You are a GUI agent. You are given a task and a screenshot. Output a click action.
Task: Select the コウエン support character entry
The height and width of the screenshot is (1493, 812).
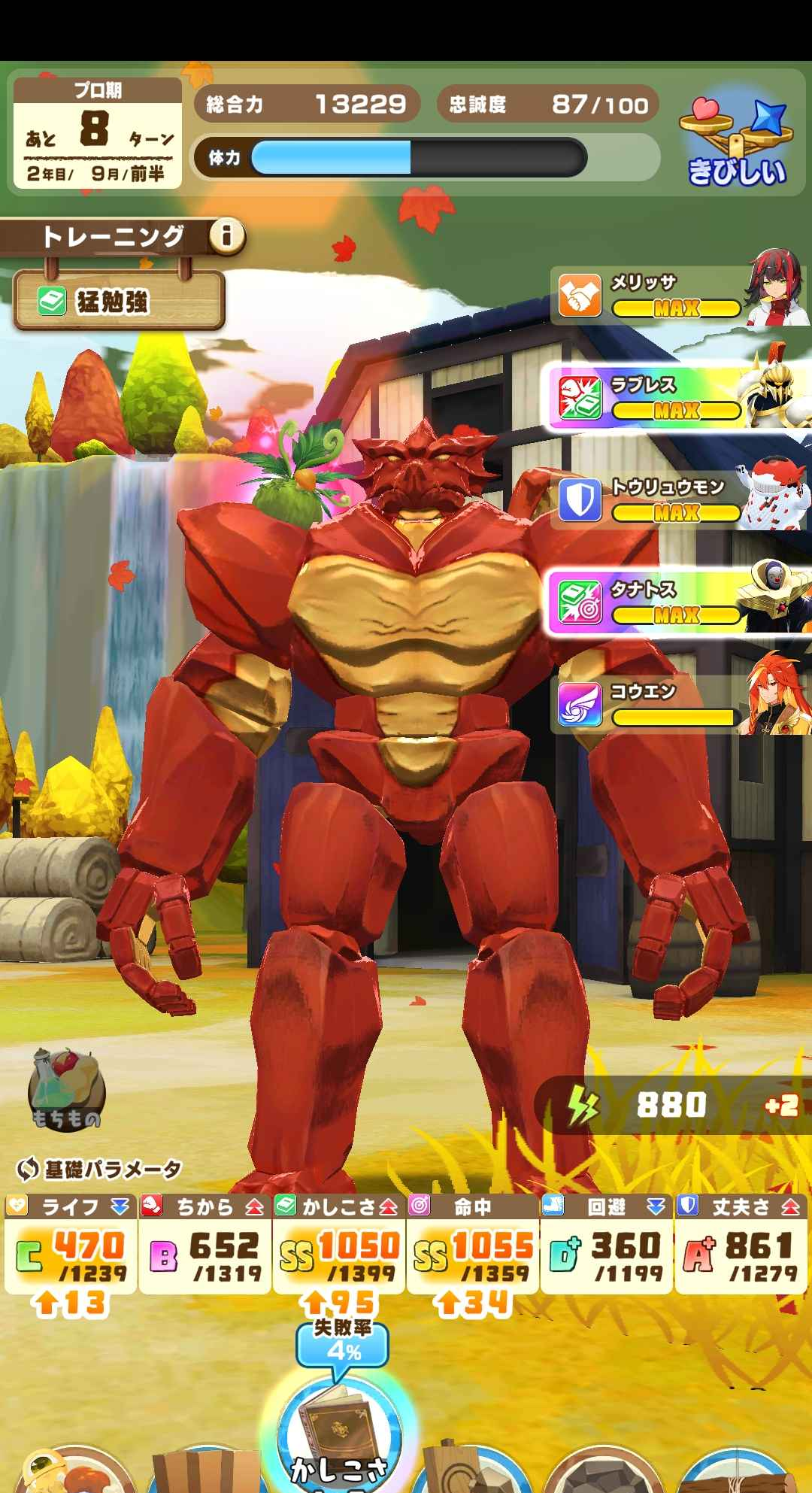pos(680,705)
